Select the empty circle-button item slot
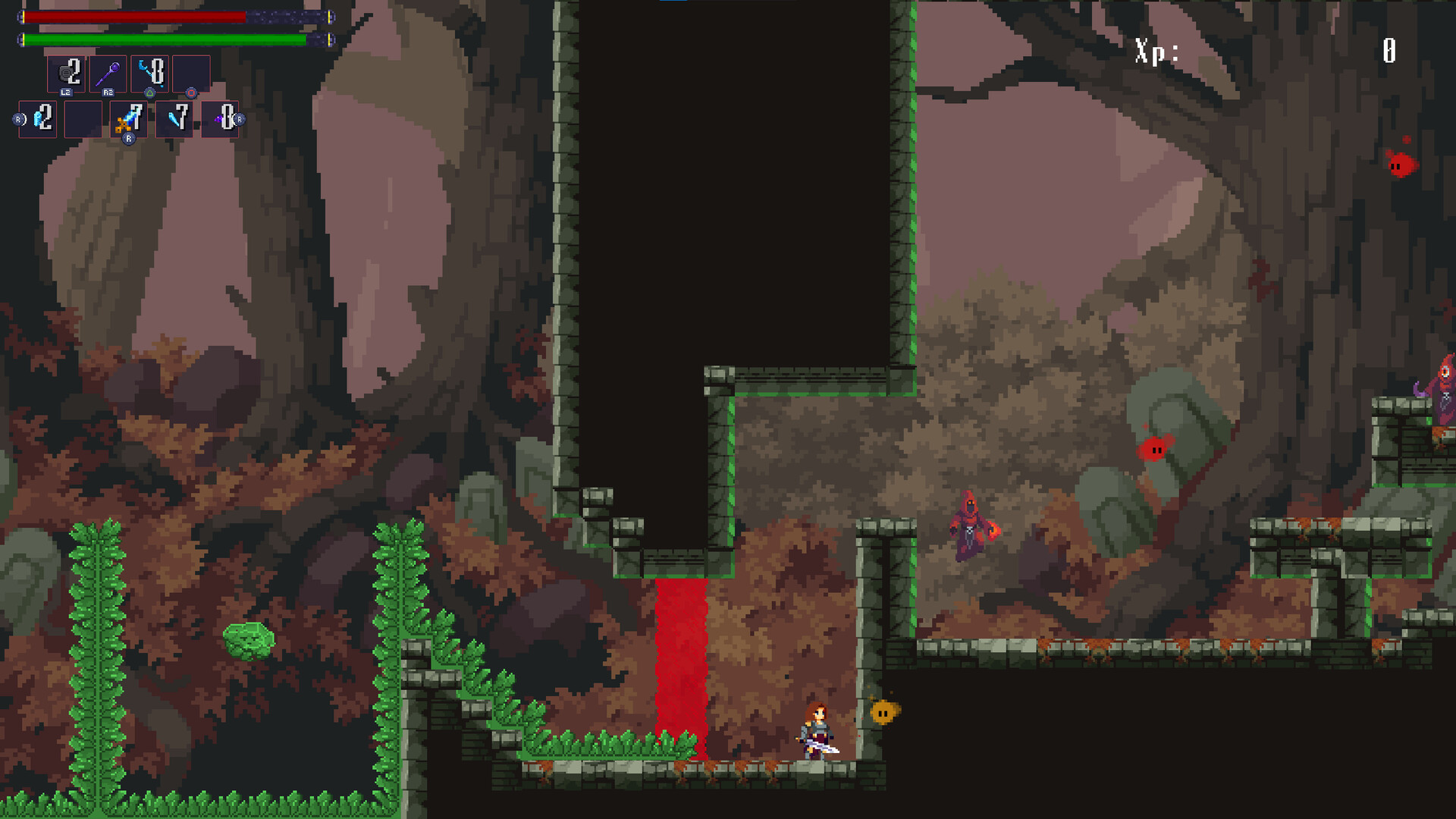Screen dimensions: 1456x819 click(x=190, y=74)
